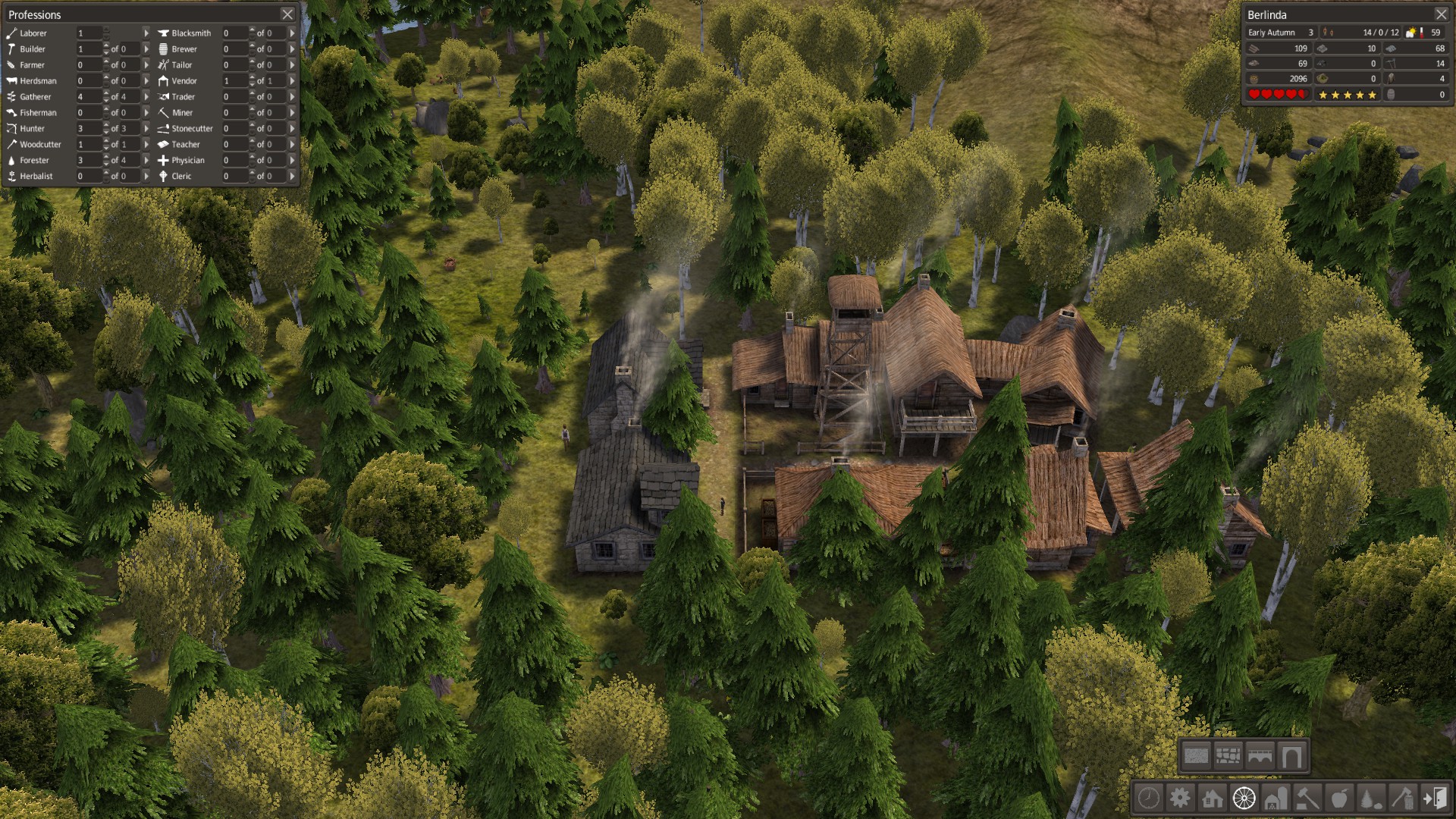Click the door exit main menu button
This screenshot has width=1456, height=819.
pyautogui.click(x=1435, y=798)
